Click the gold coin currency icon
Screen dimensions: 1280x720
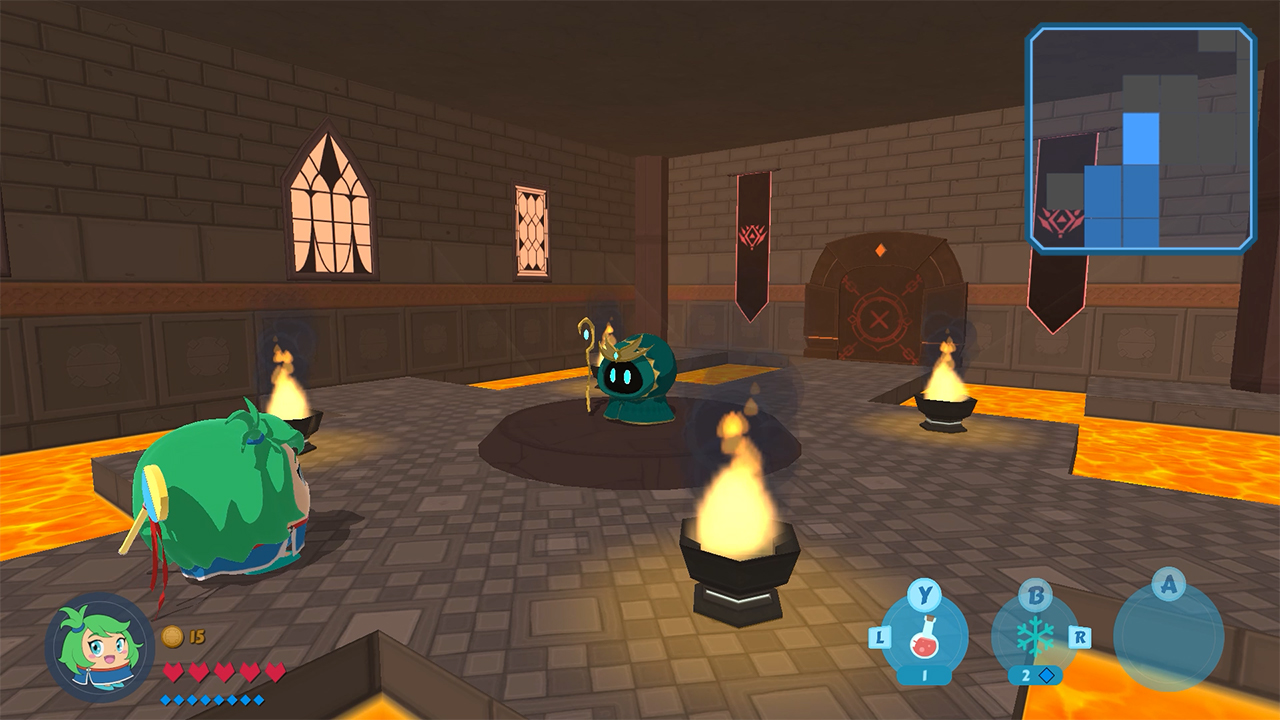172,635
